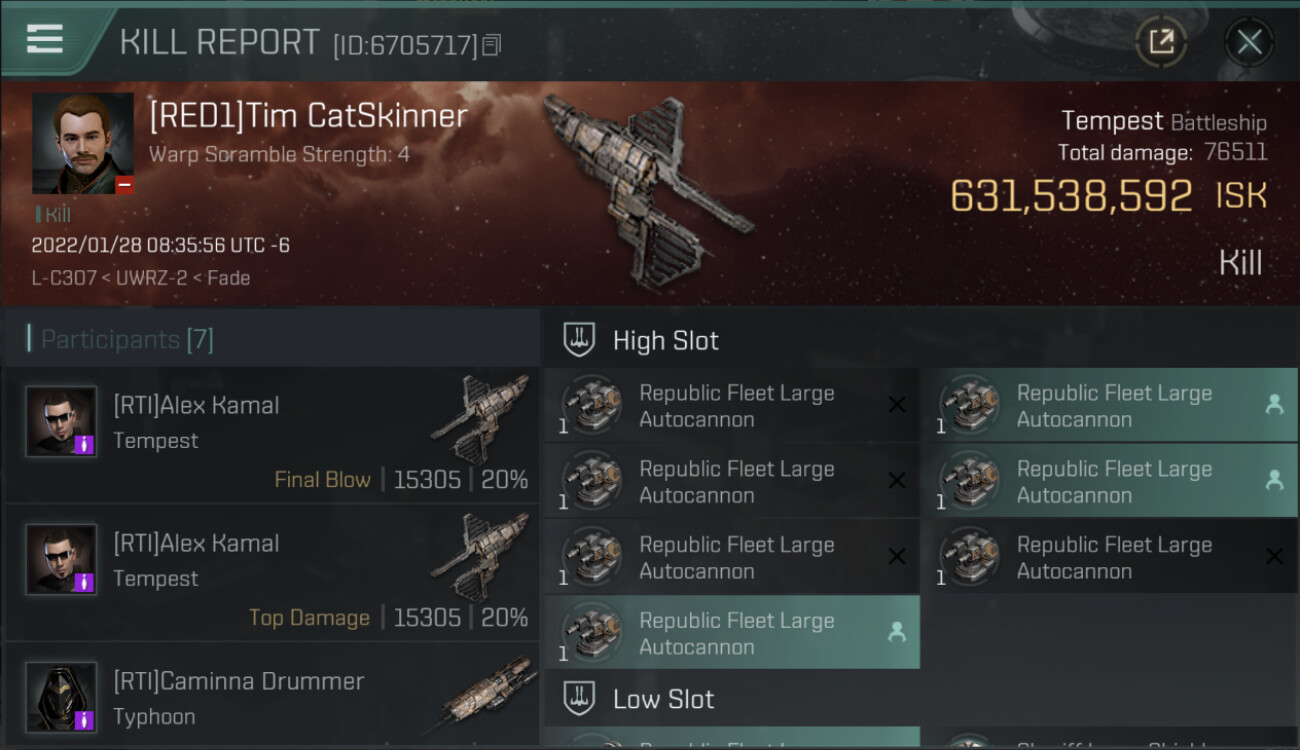Select Alex Kamal's Final Blow participant row
Image resolution: width=1300 pixels, height=750 pixels.
272,435
